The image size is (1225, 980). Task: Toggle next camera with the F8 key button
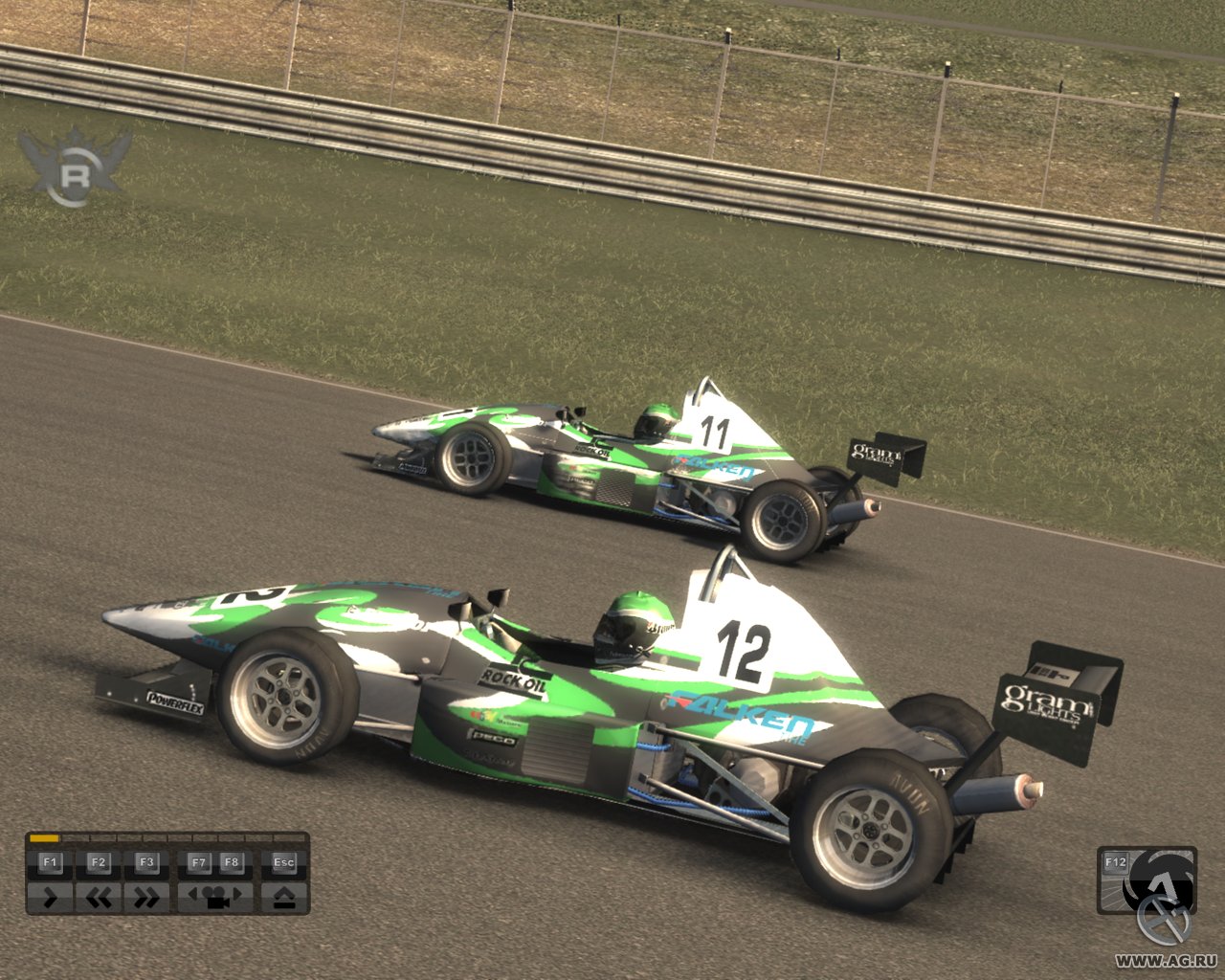[231, 862]
